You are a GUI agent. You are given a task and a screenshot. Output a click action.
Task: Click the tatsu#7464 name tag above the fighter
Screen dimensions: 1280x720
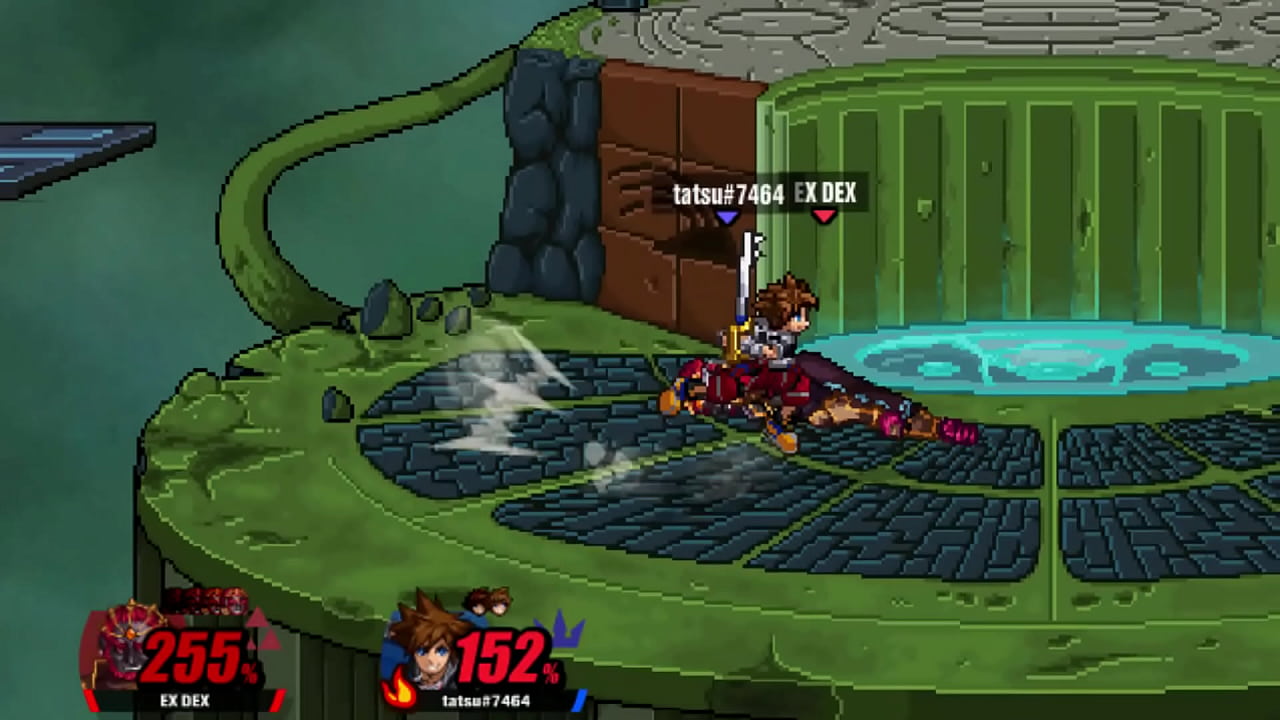(727, 194)
